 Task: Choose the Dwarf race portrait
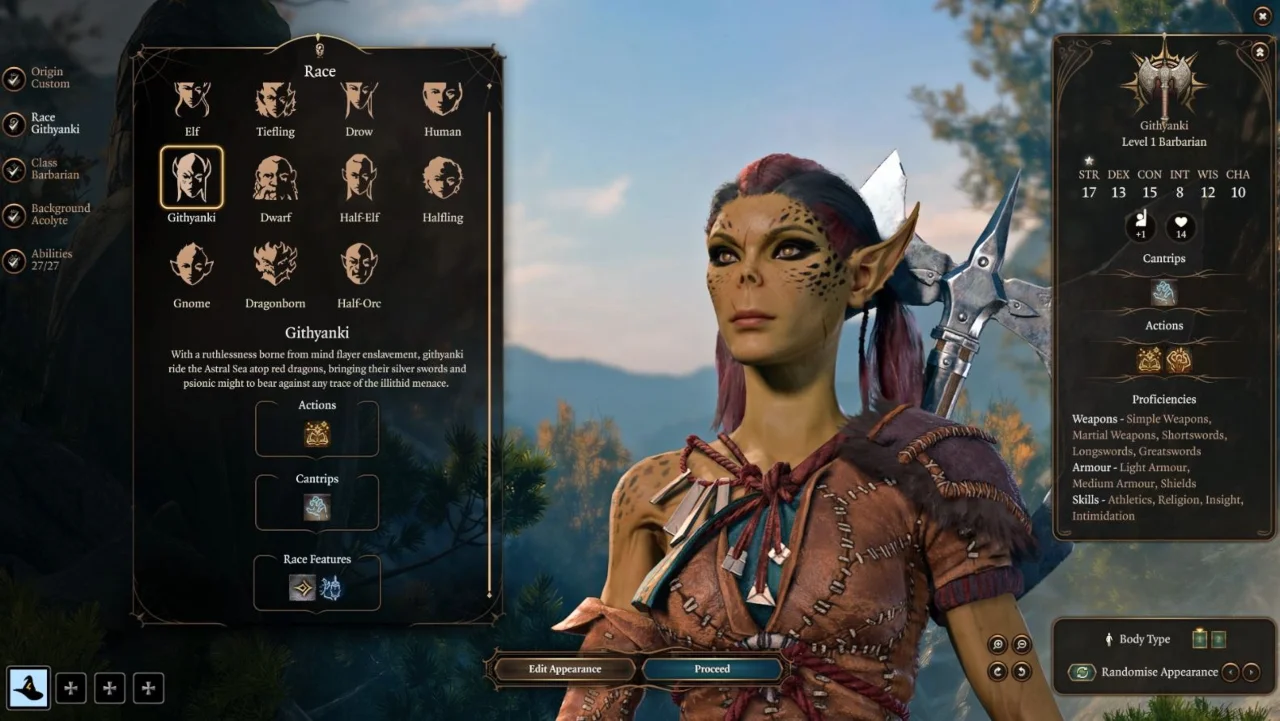[275, 178]
